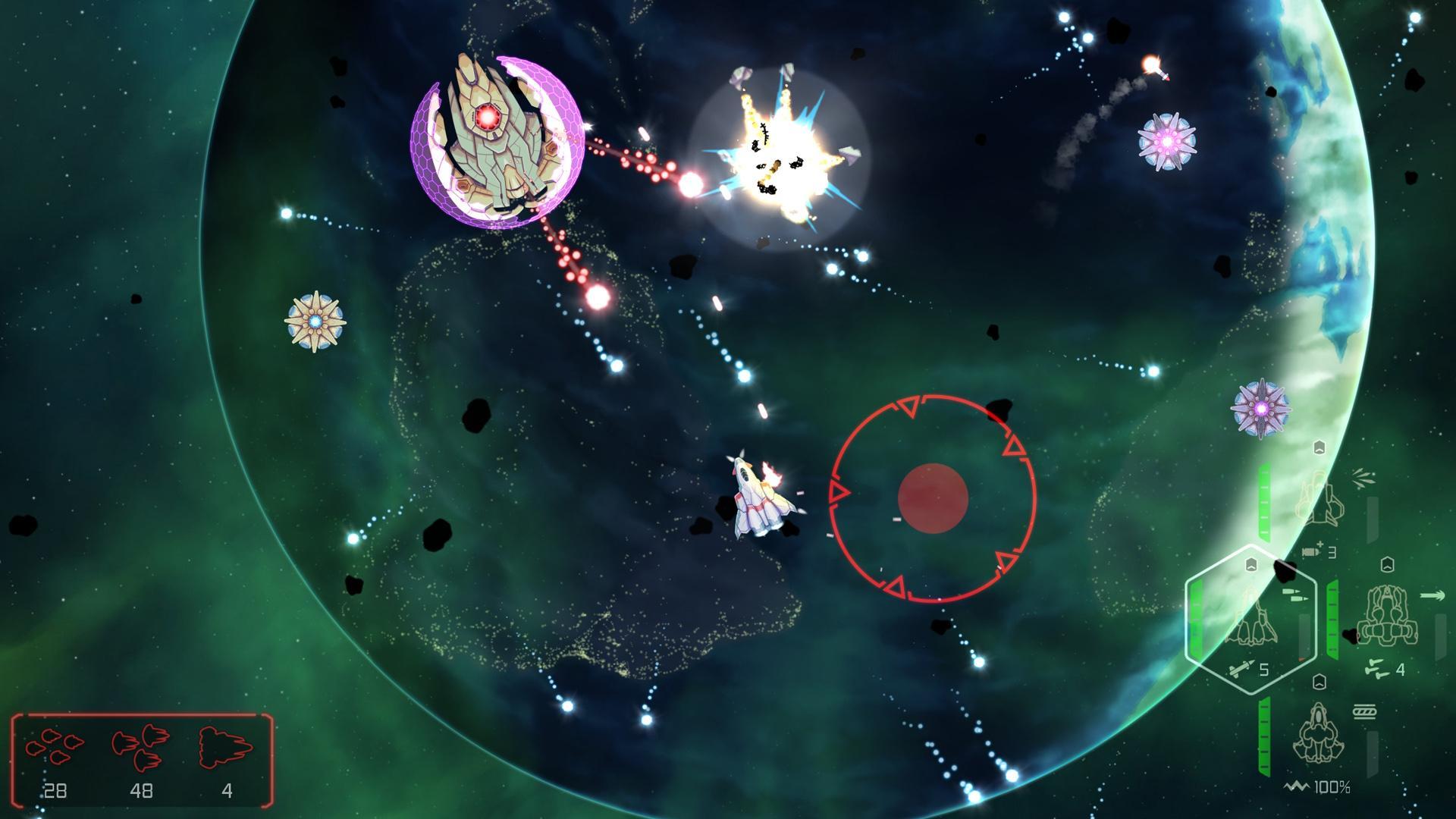
Task: Expand the stacked shield icon near the bomber
Action: 1365,712
